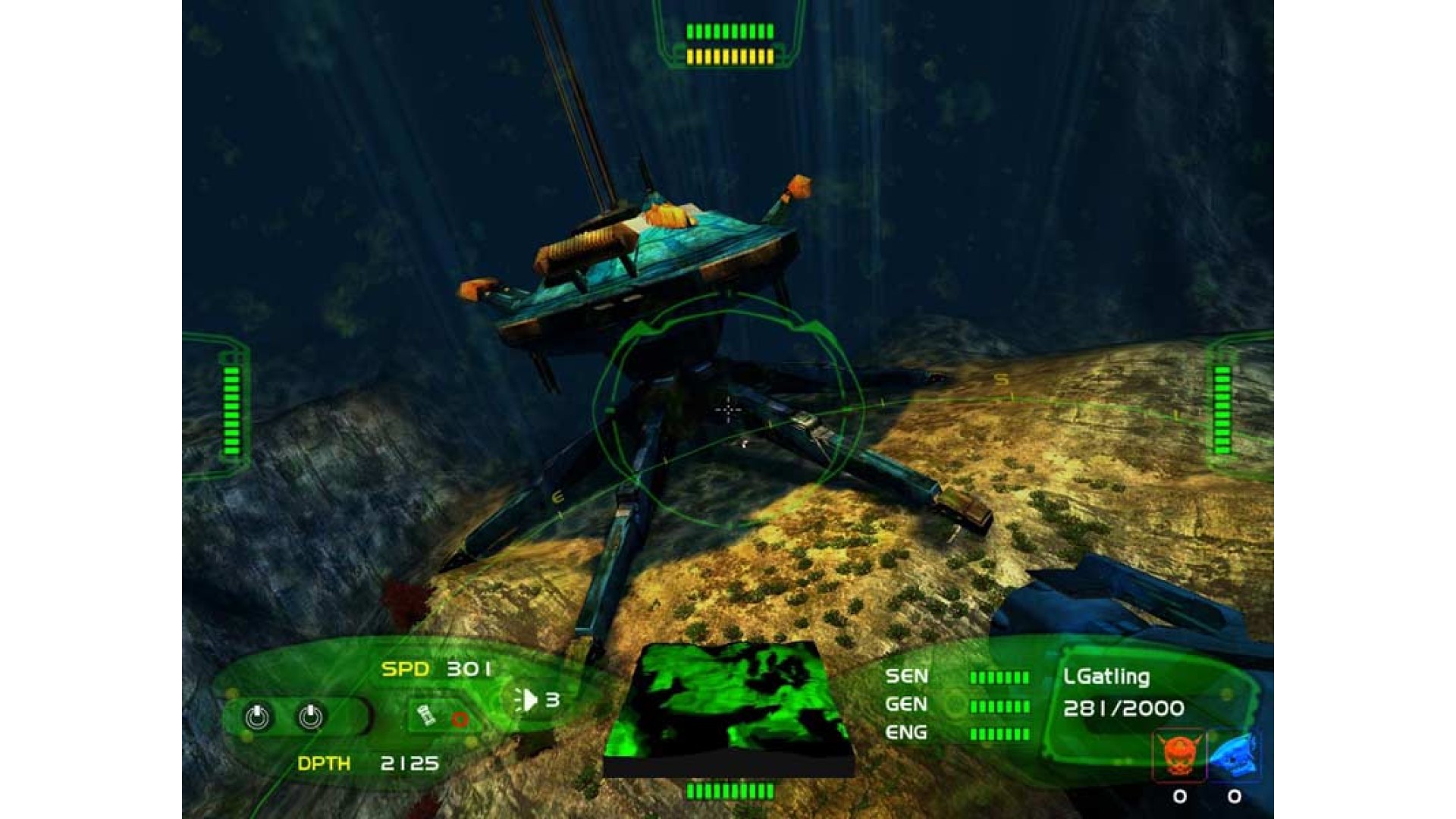This screenshot has width=1456, height=819.
Task: Click the green 3D terrain minimap
Action: tap(728, 709)
